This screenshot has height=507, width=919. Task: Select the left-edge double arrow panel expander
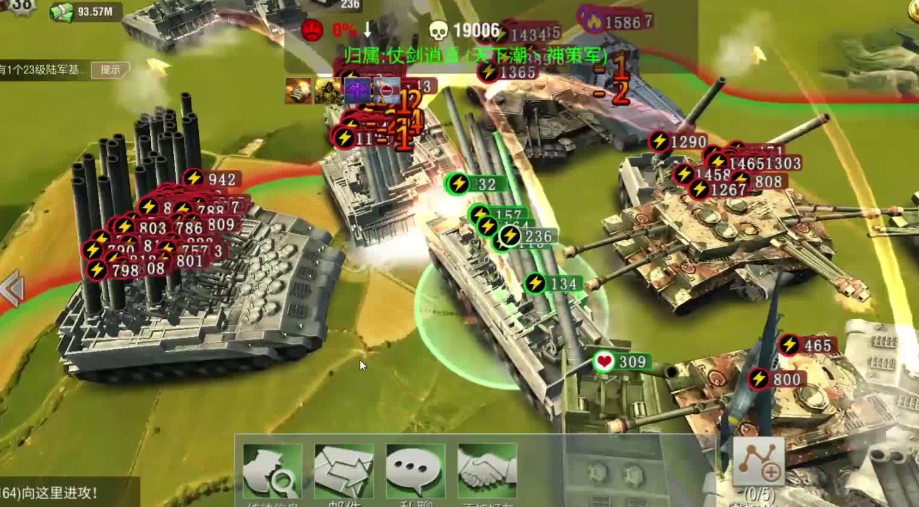click(x=11, y=290)
